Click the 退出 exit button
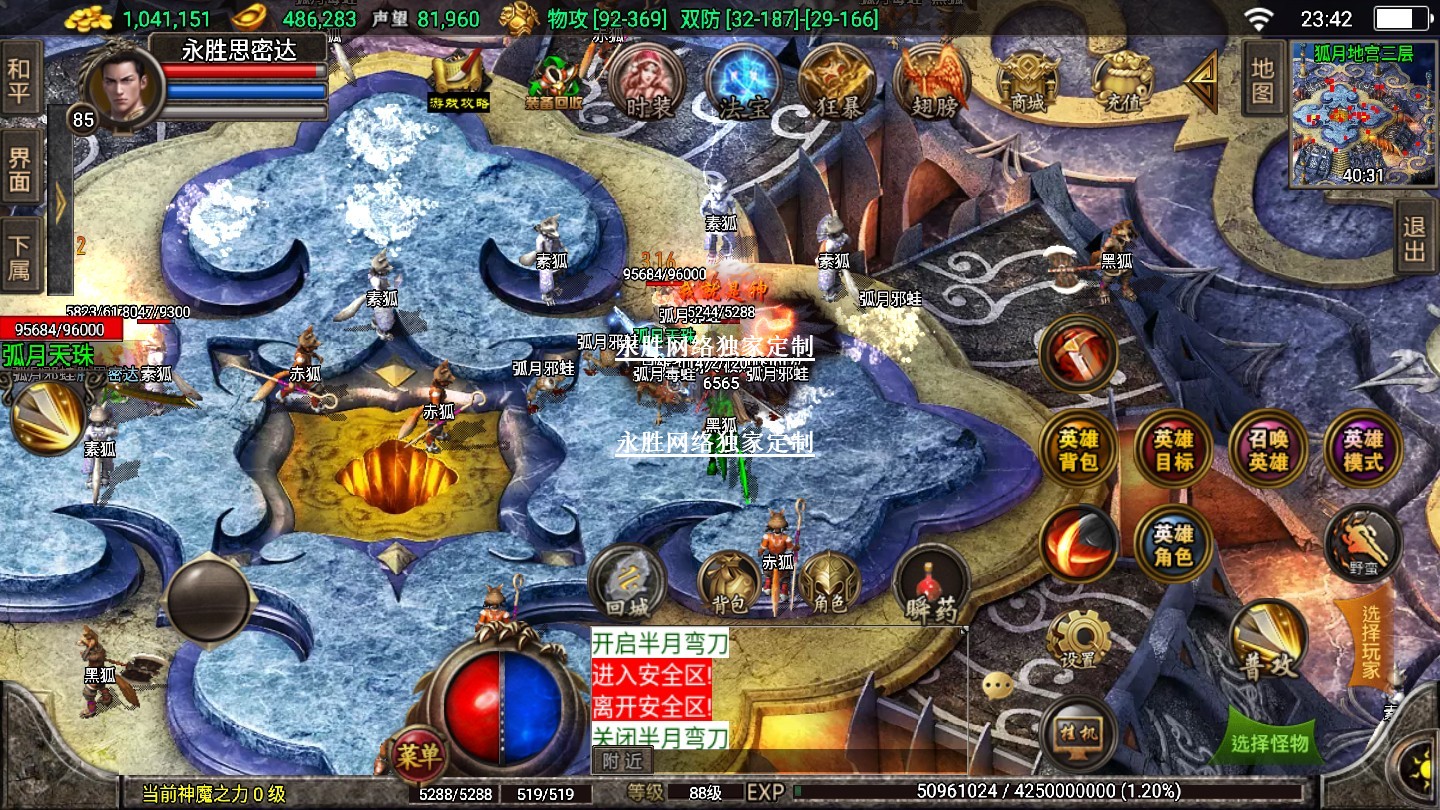Image resolution: width=1440 pixels, height=810 pixels. [1414, 239]
